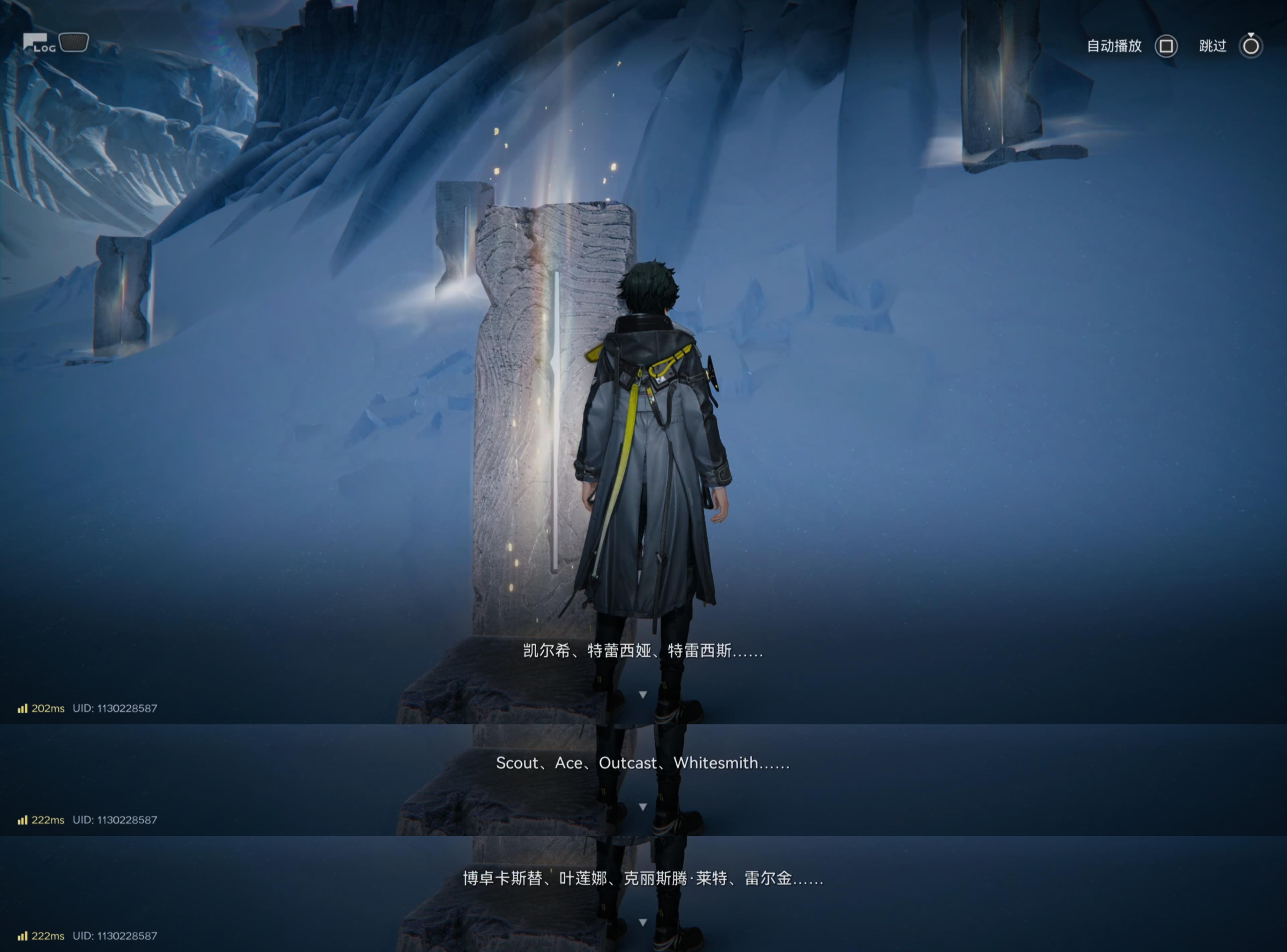Toggle 自动播放 auto-play mode
Image resolution: width=1287 pixels, height=952 pixels.
click(x=1165, y=46)
